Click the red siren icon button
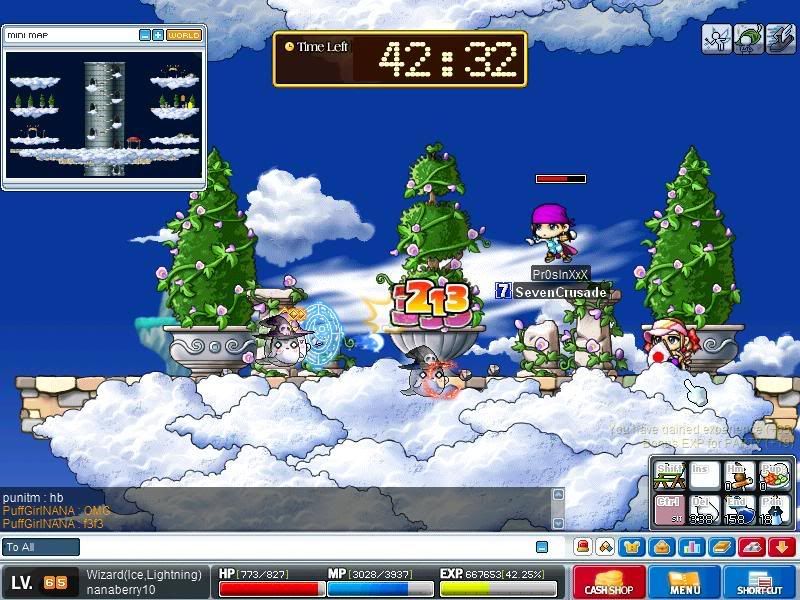 (752, 547)
